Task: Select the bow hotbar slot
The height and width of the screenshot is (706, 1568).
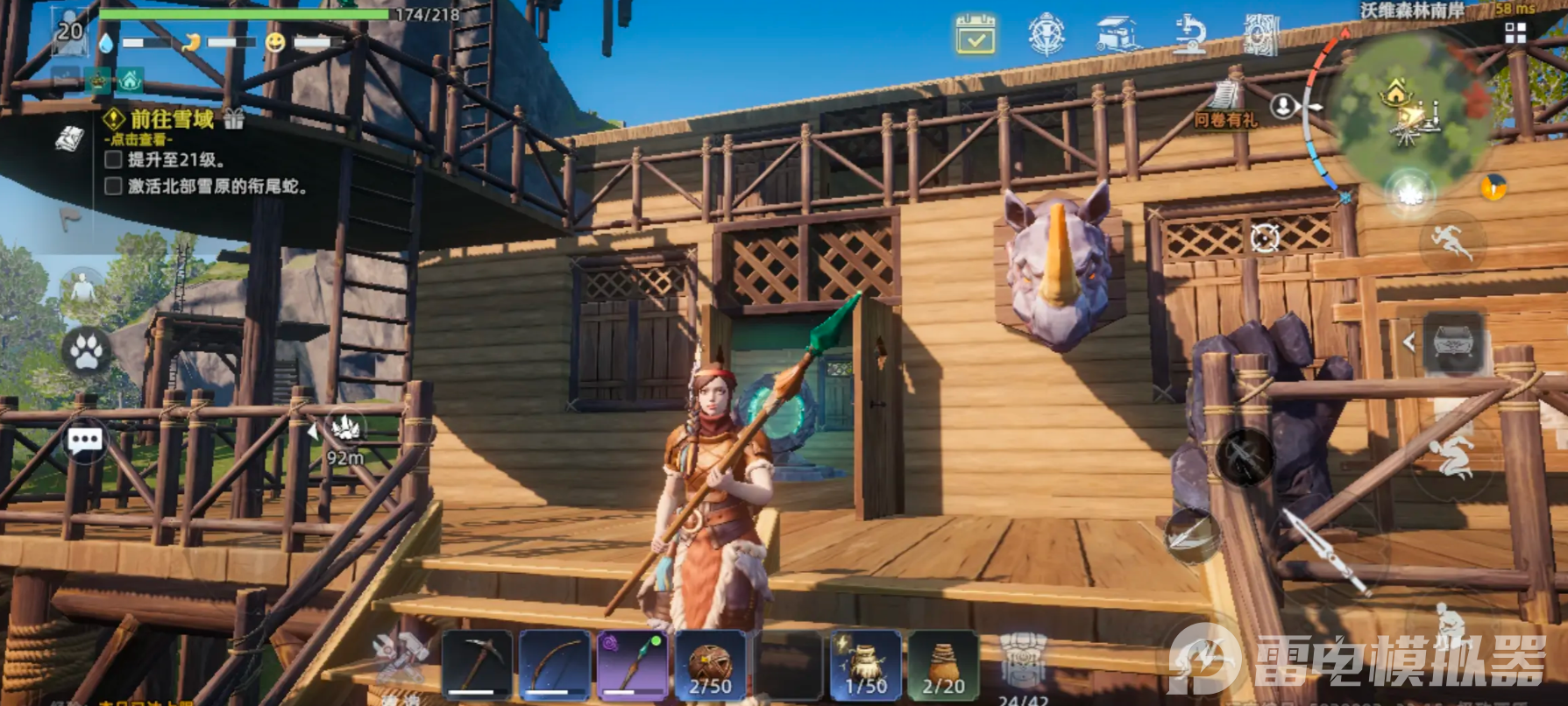Action: [x=554, y=664]
